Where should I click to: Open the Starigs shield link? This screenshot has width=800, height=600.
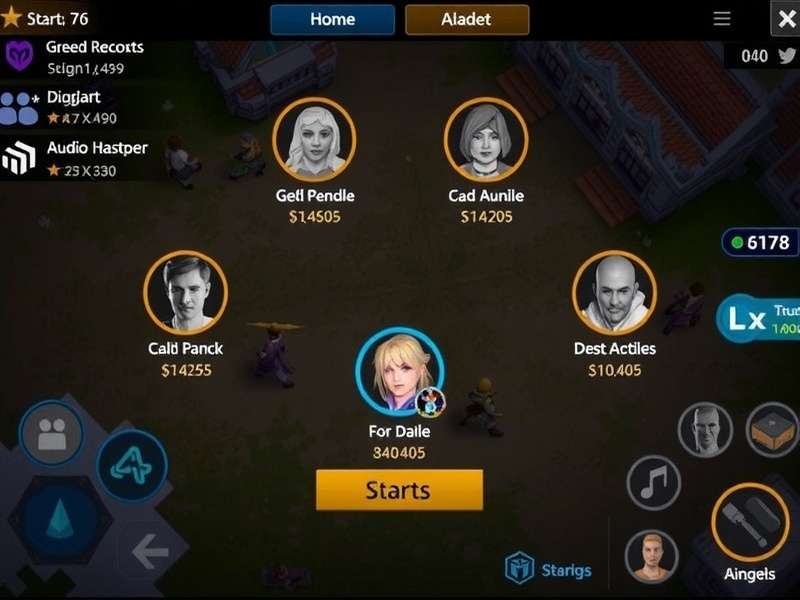tap(548, 570)
